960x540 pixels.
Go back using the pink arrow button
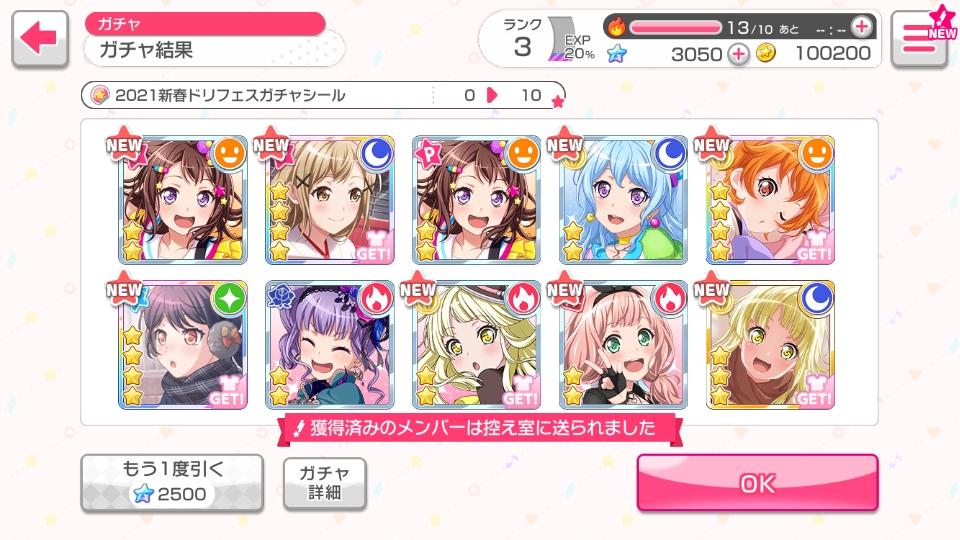41,40
